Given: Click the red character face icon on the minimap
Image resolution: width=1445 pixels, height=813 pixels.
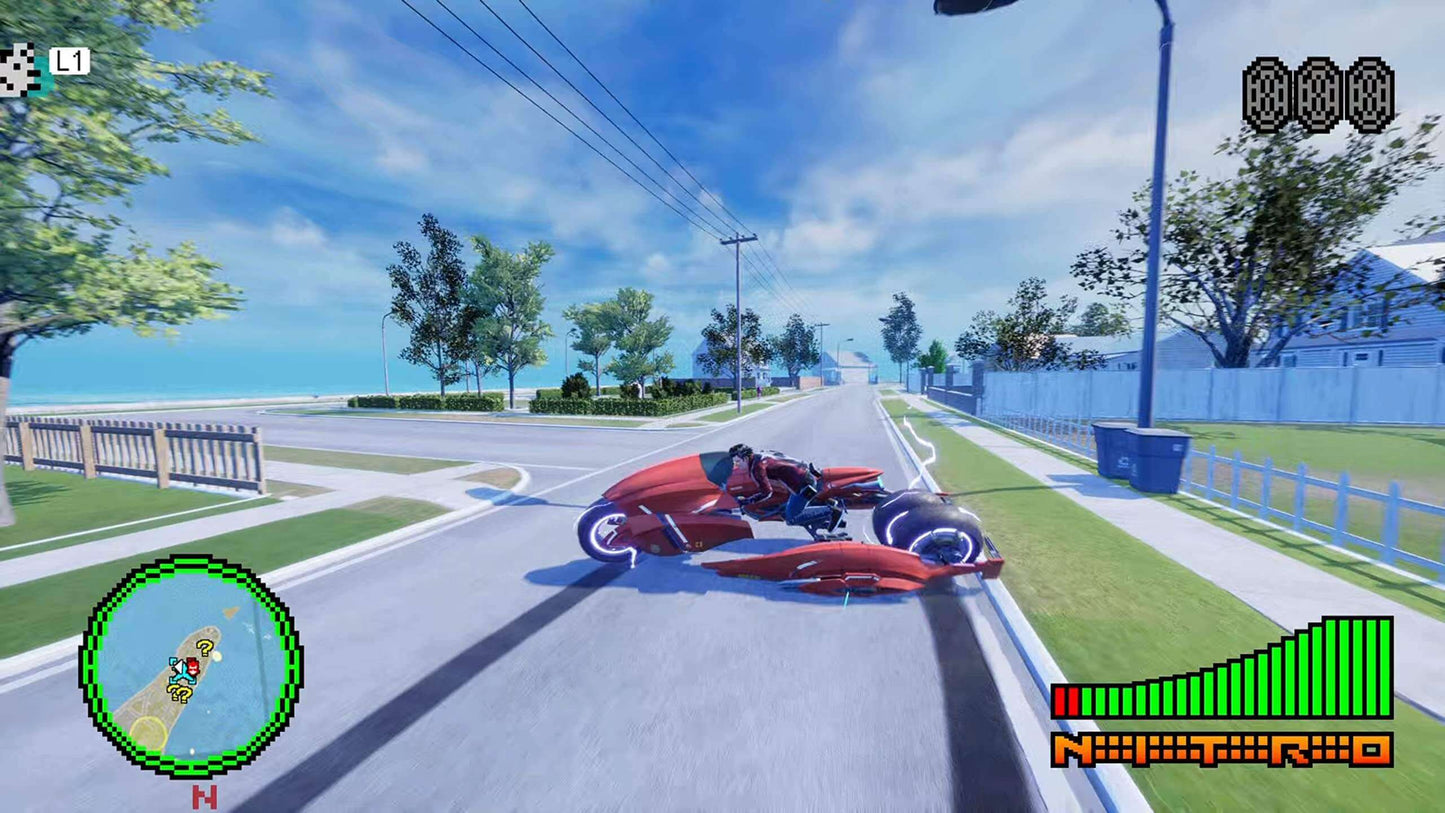Looking at the screenshot, I should 192,666.
